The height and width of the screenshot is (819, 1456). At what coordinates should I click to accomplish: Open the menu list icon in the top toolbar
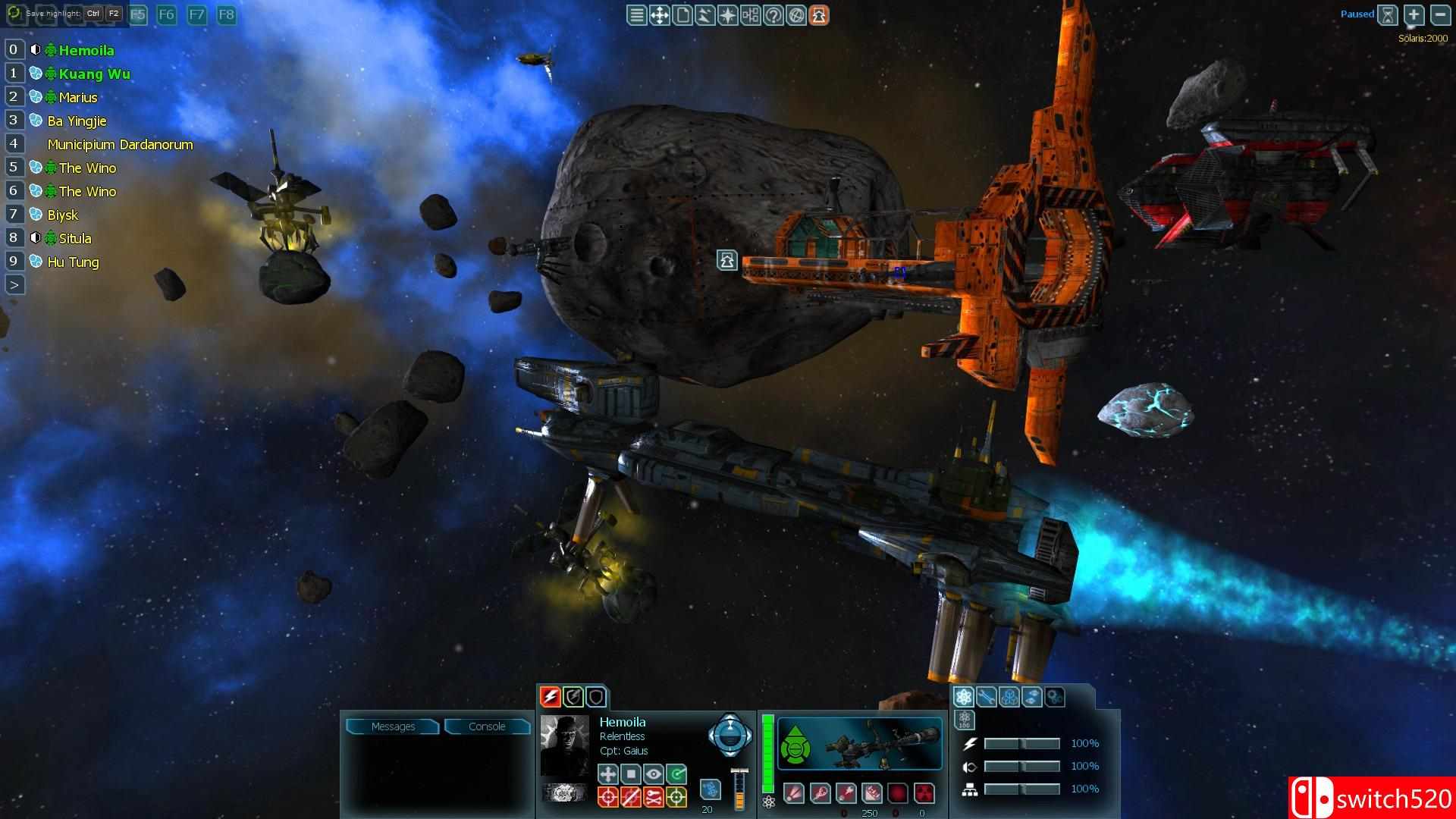[x=636, y=14]
